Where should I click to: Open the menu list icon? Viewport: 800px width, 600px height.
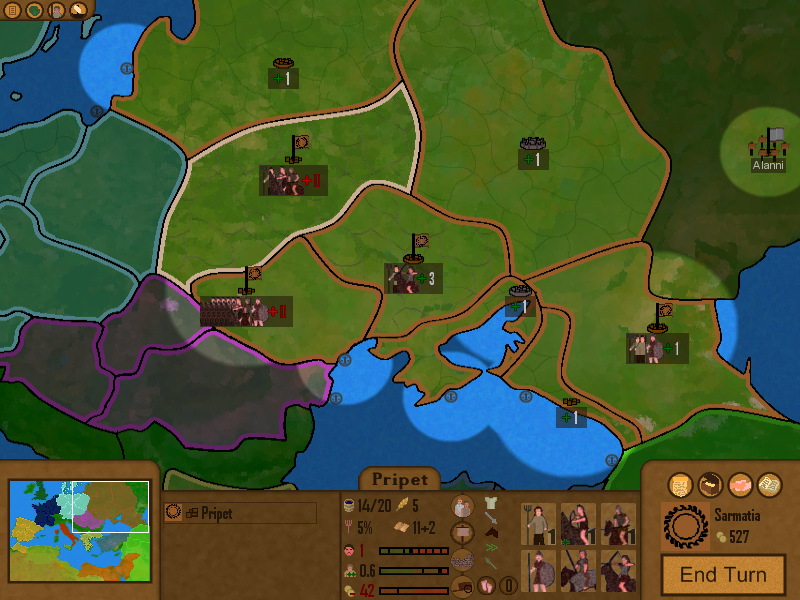[x=13, y=11]
